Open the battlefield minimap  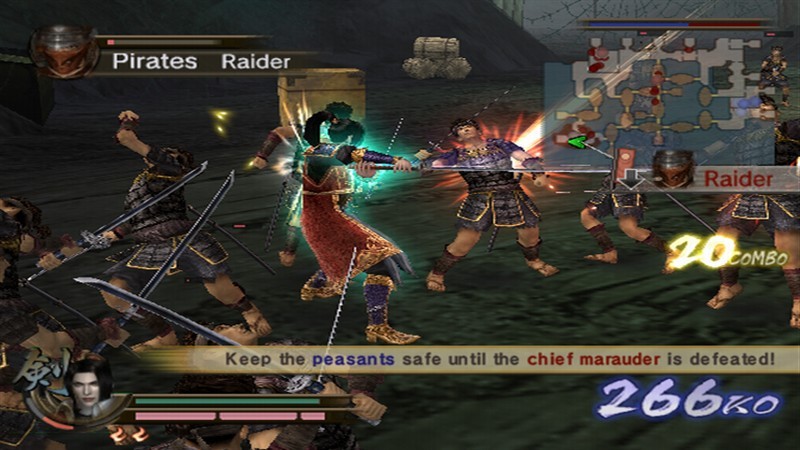[x=658, y=97]
